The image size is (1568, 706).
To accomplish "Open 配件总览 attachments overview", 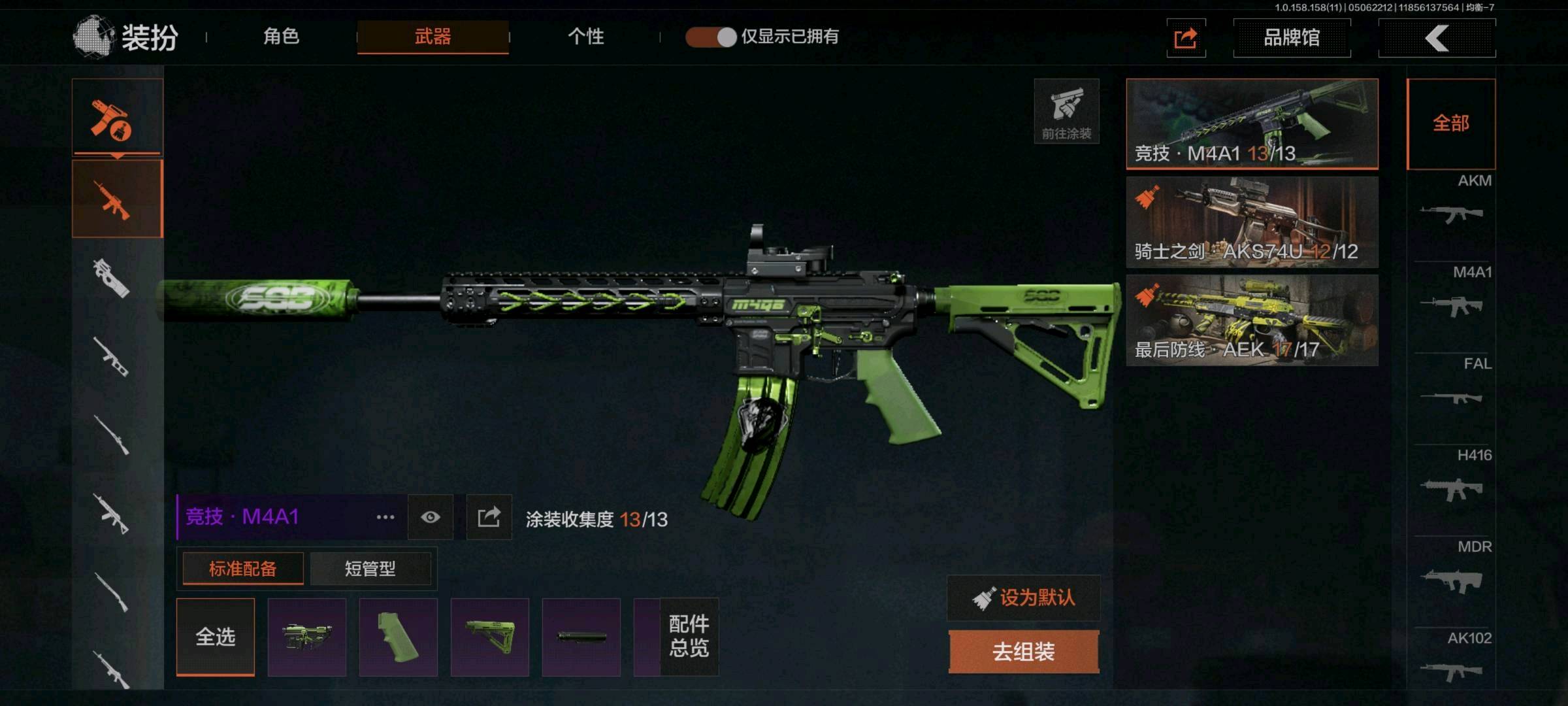I will (x=689, y=637).
